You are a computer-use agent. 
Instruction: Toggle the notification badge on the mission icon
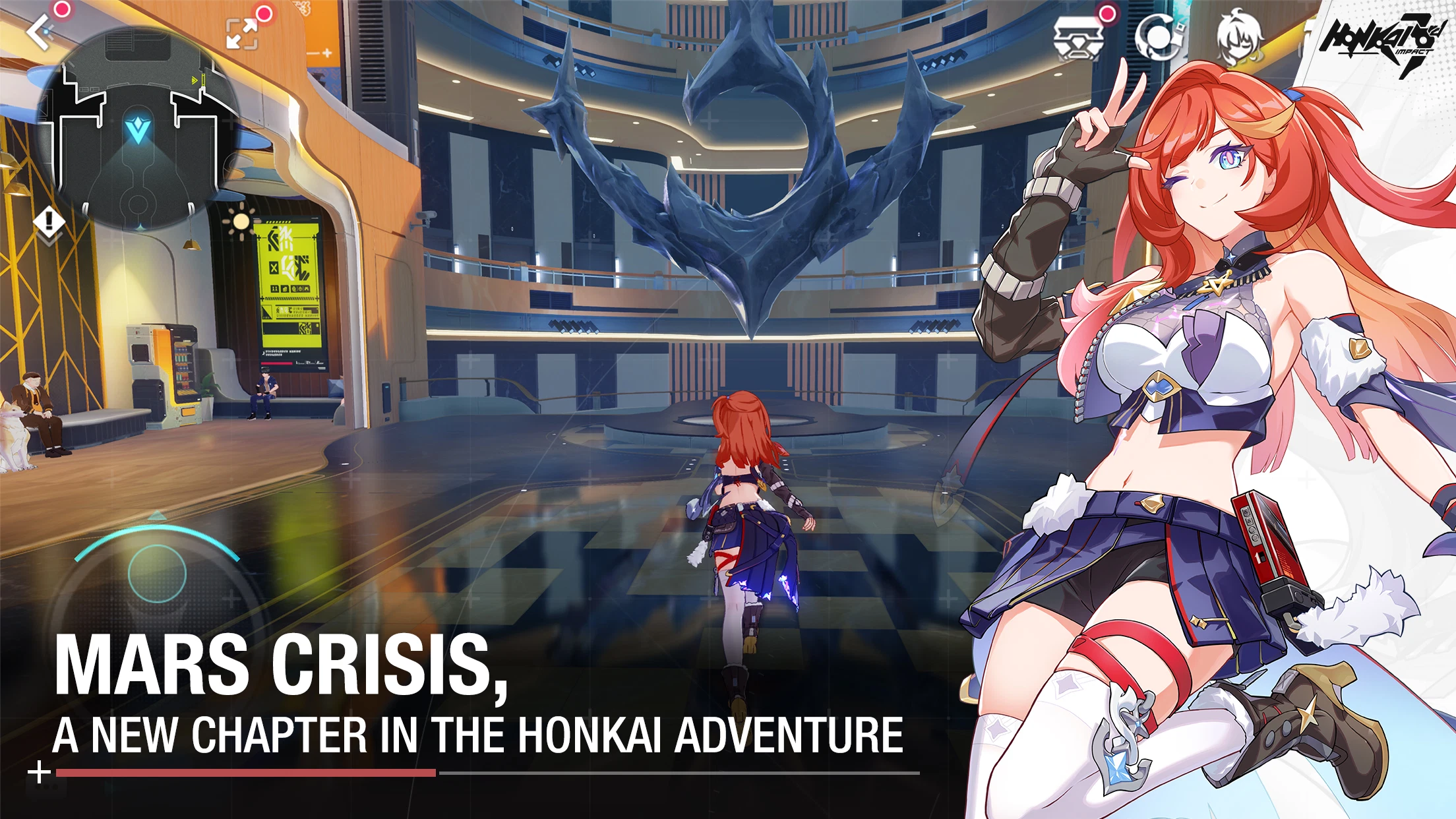click(x=1107, y=13)
